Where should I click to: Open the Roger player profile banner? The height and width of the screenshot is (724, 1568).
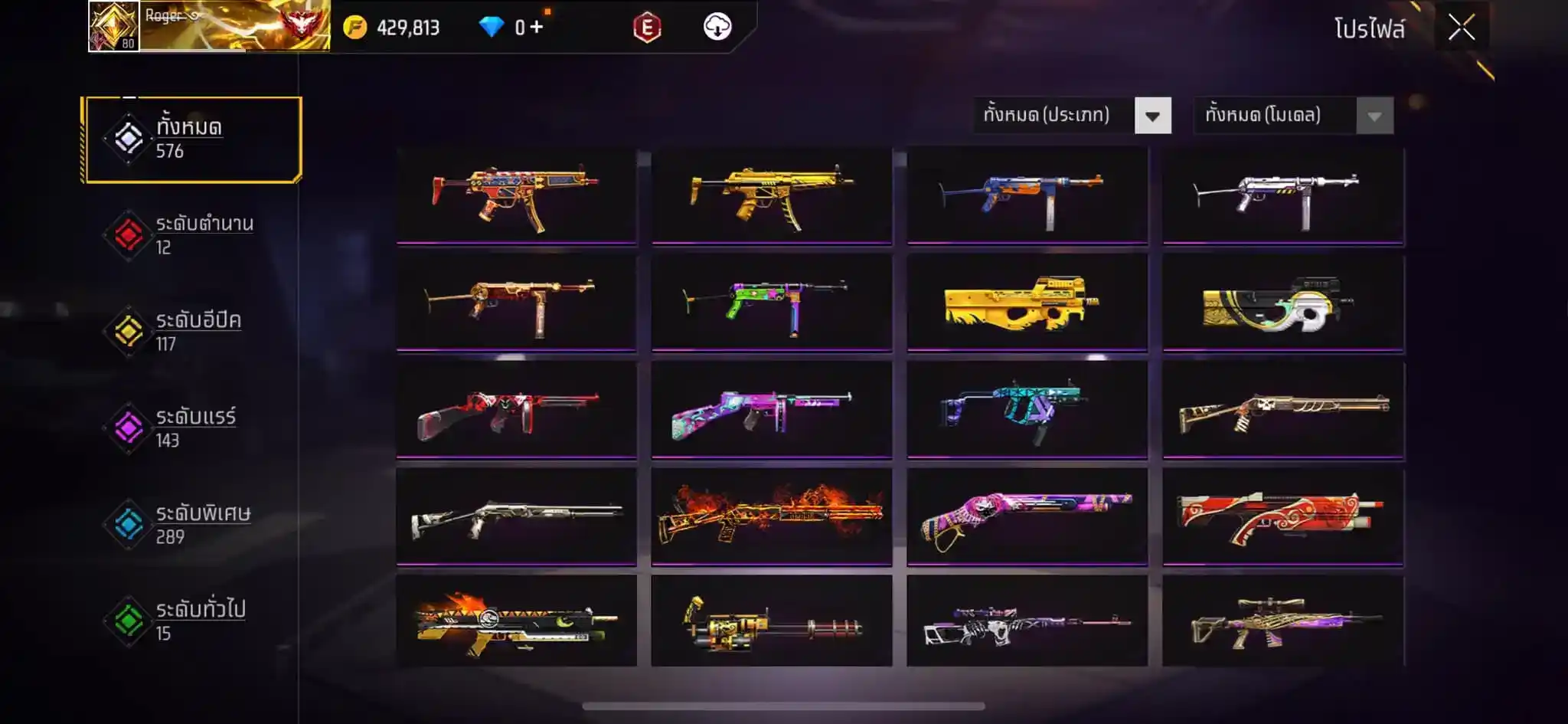point(209,26)
